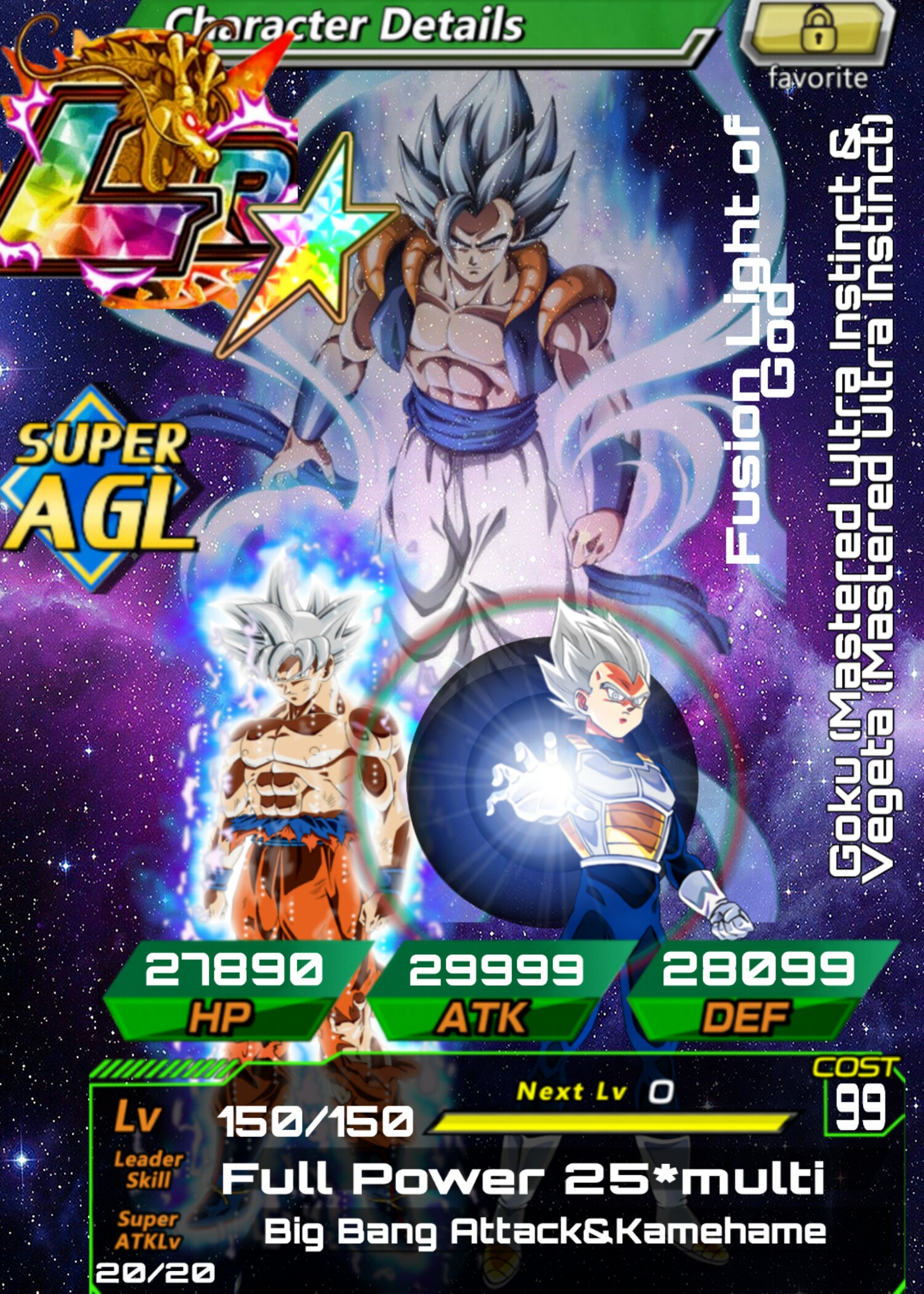
Task: Show the Super ATK Big Bang Attack details
Action: [545, 1232]
